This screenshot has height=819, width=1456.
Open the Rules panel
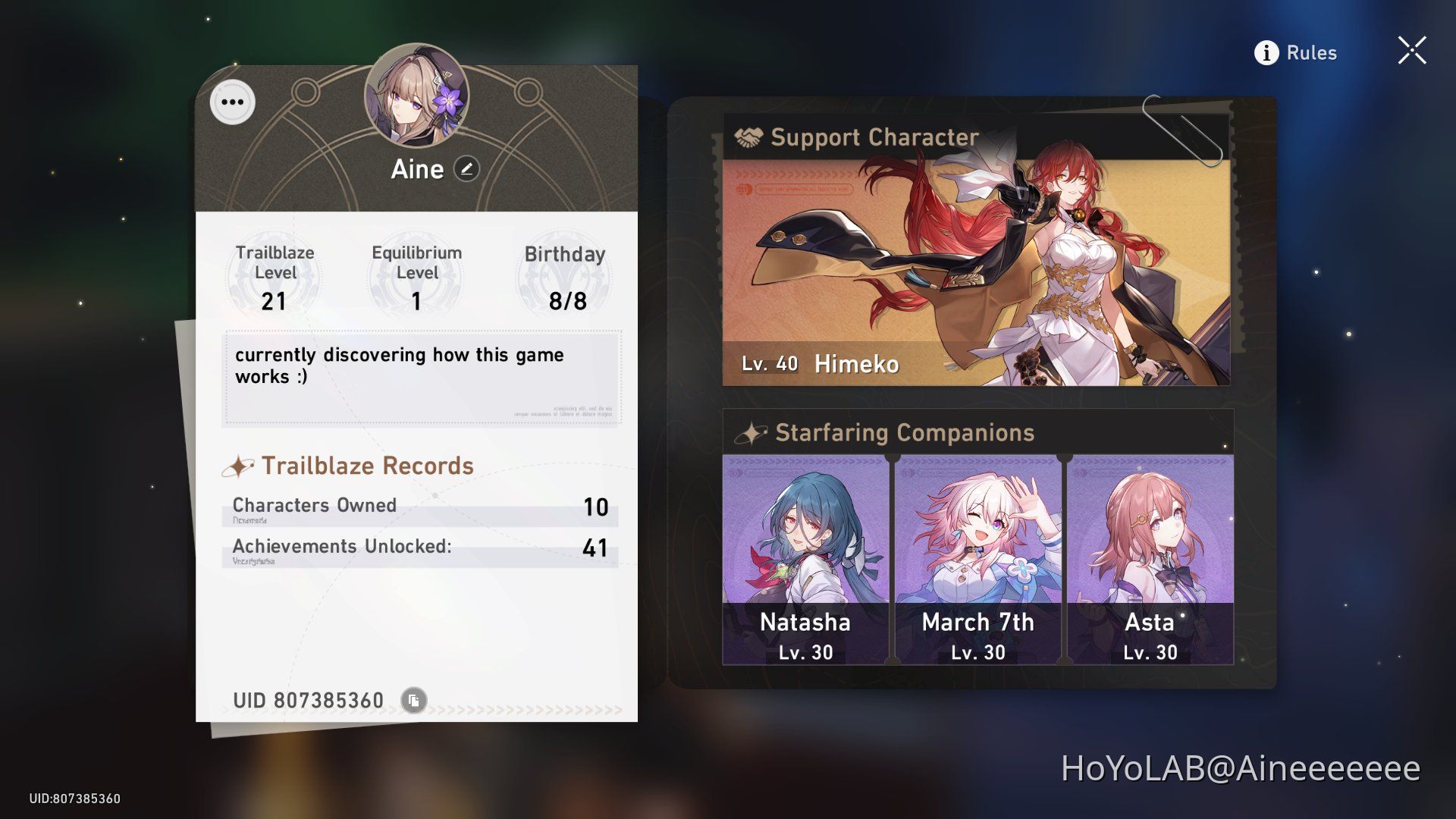(x=1312, y=52)
